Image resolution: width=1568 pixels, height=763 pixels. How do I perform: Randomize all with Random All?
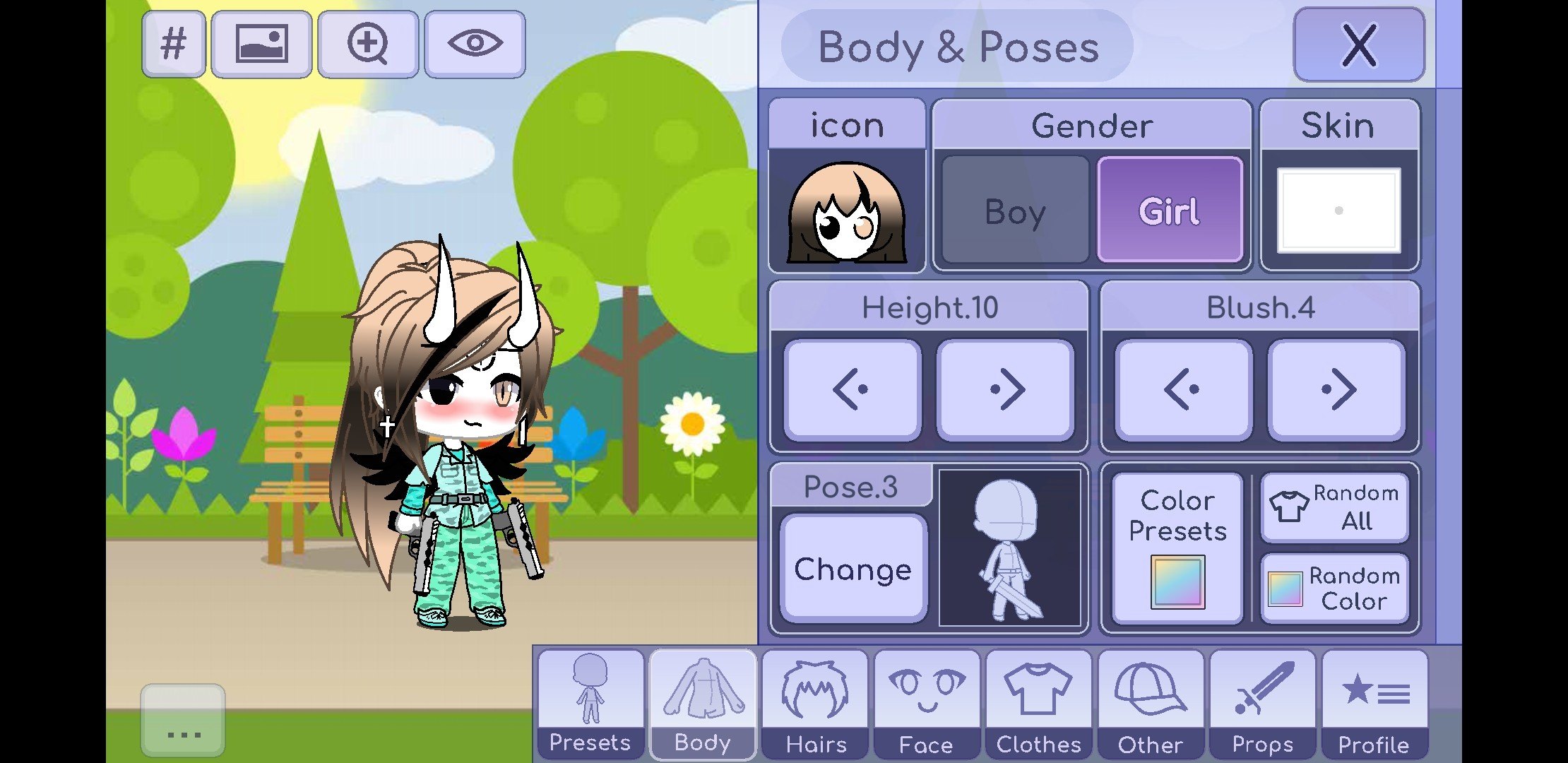pos(1334,507)
